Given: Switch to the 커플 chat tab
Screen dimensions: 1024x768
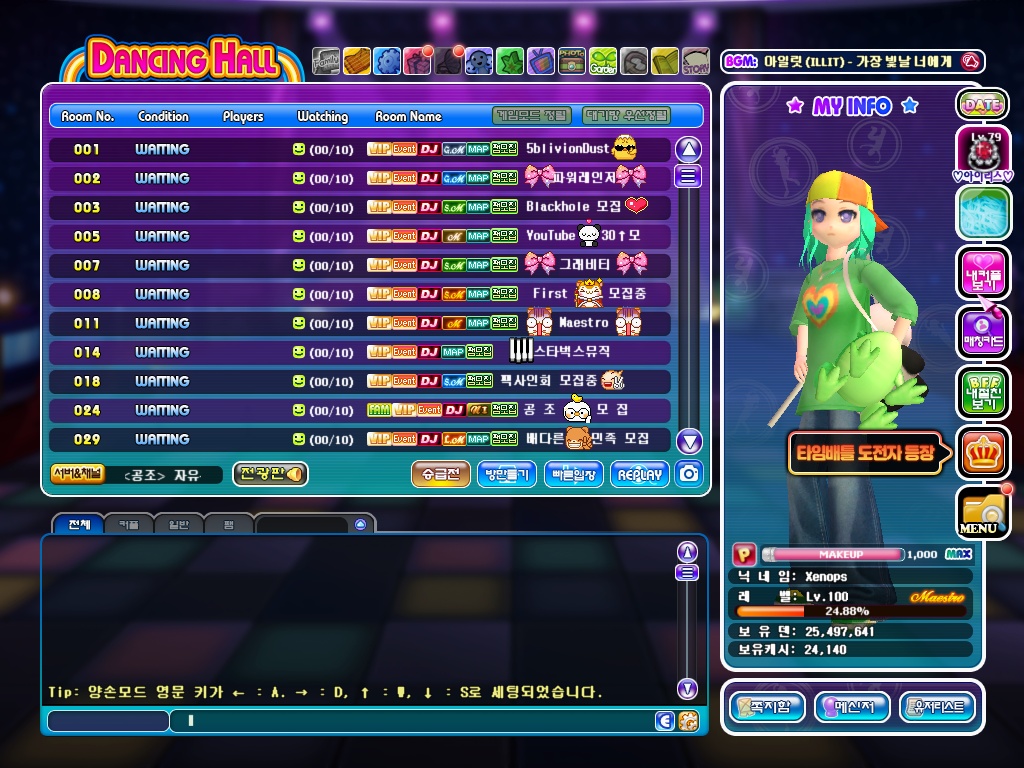Looking at the screenshot, I should pyautogui.click(x=129, y=524).
